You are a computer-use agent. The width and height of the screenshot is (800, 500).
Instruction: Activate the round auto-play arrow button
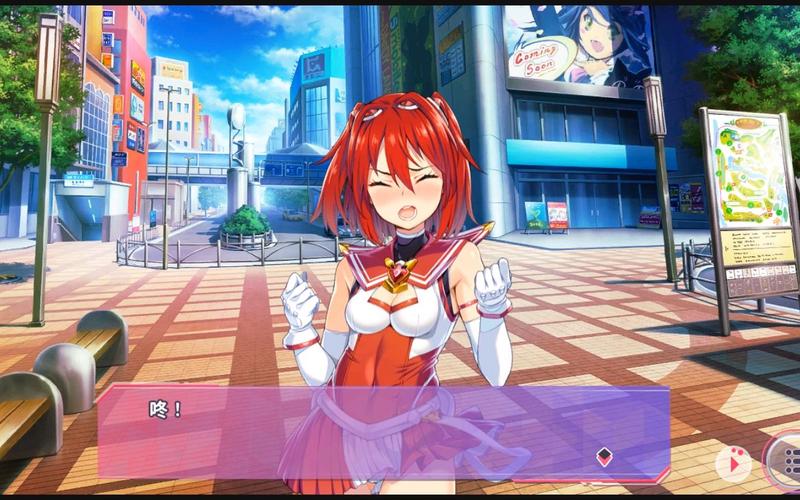click(x=733, y=462)
